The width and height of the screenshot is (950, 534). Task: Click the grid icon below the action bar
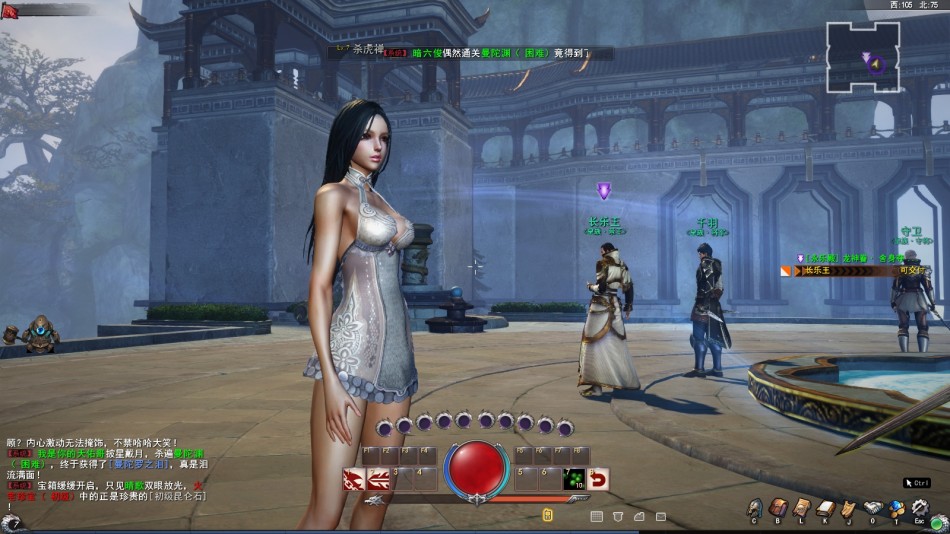(597, 516)
